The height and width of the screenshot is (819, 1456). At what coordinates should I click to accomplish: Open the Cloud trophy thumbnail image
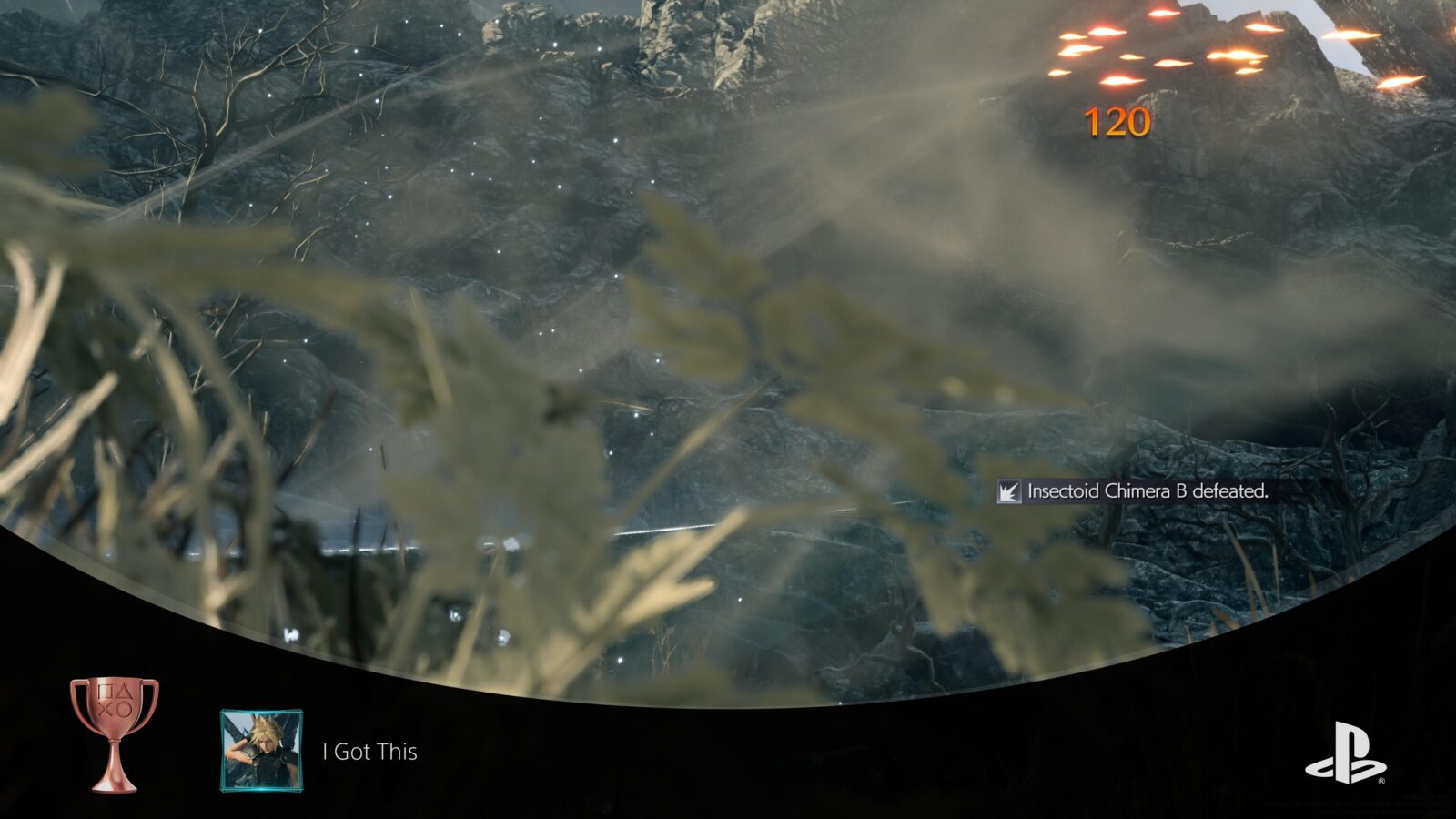click(261, 751)
